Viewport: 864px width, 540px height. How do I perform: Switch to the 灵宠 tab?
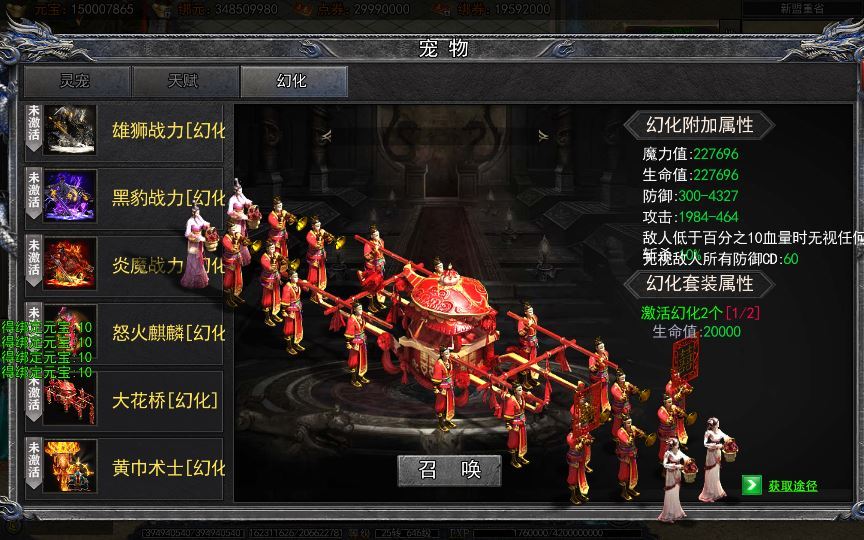[x=76, y=81]
